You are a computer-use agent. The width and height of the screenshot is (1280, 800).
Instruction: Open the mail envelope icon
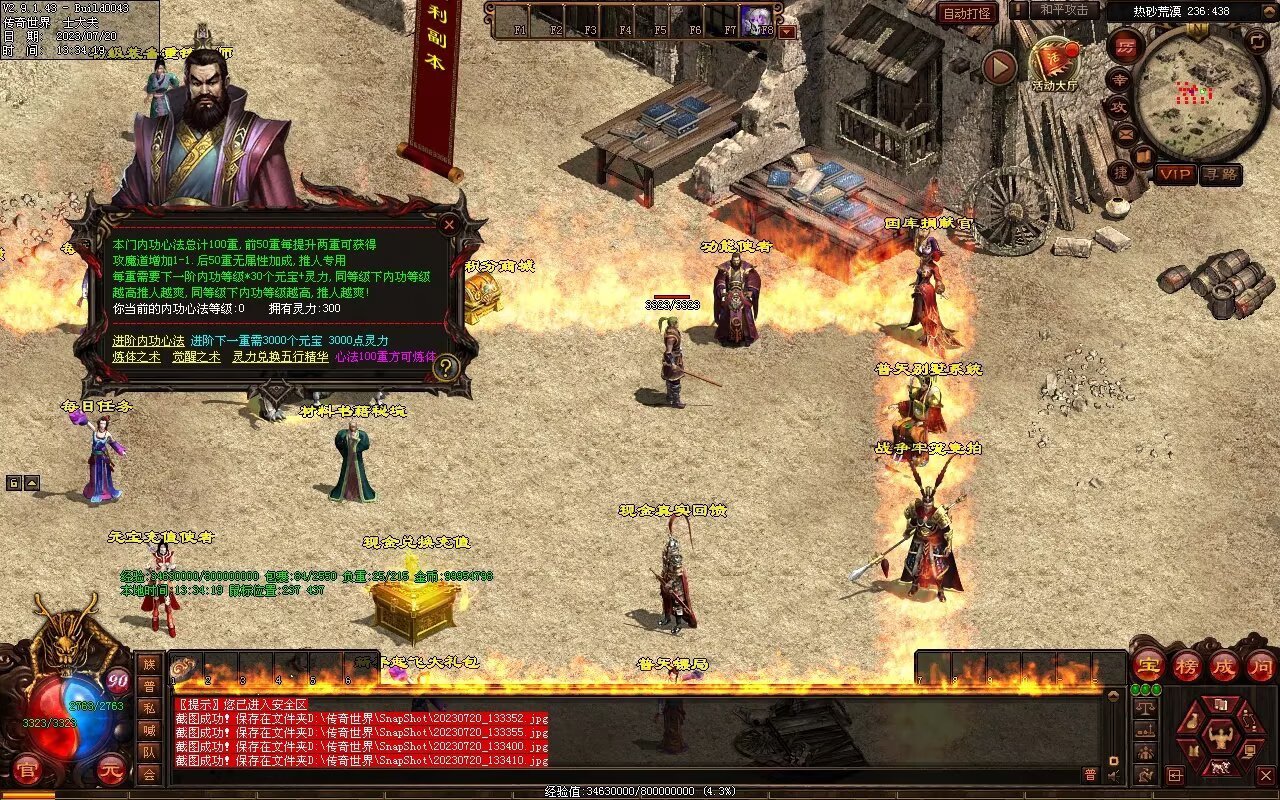click(x=1126, y=133)
